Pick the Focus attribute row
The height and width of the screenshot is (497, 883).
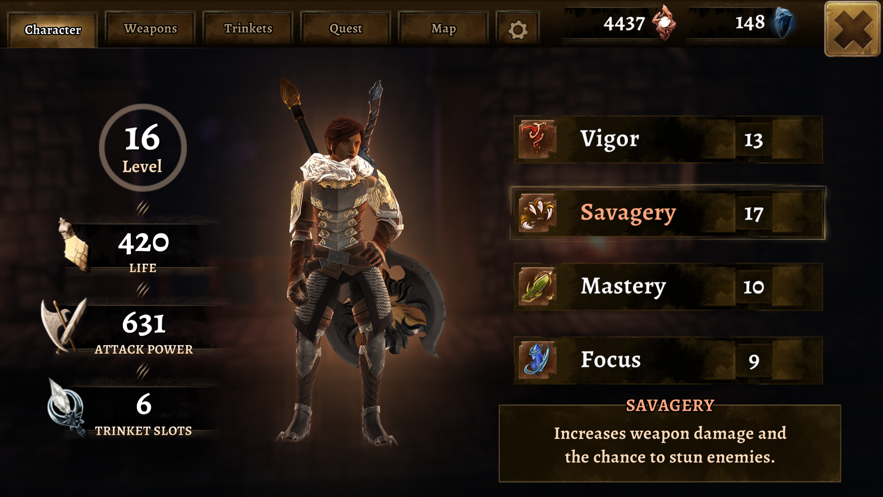(x=668, y=360)
